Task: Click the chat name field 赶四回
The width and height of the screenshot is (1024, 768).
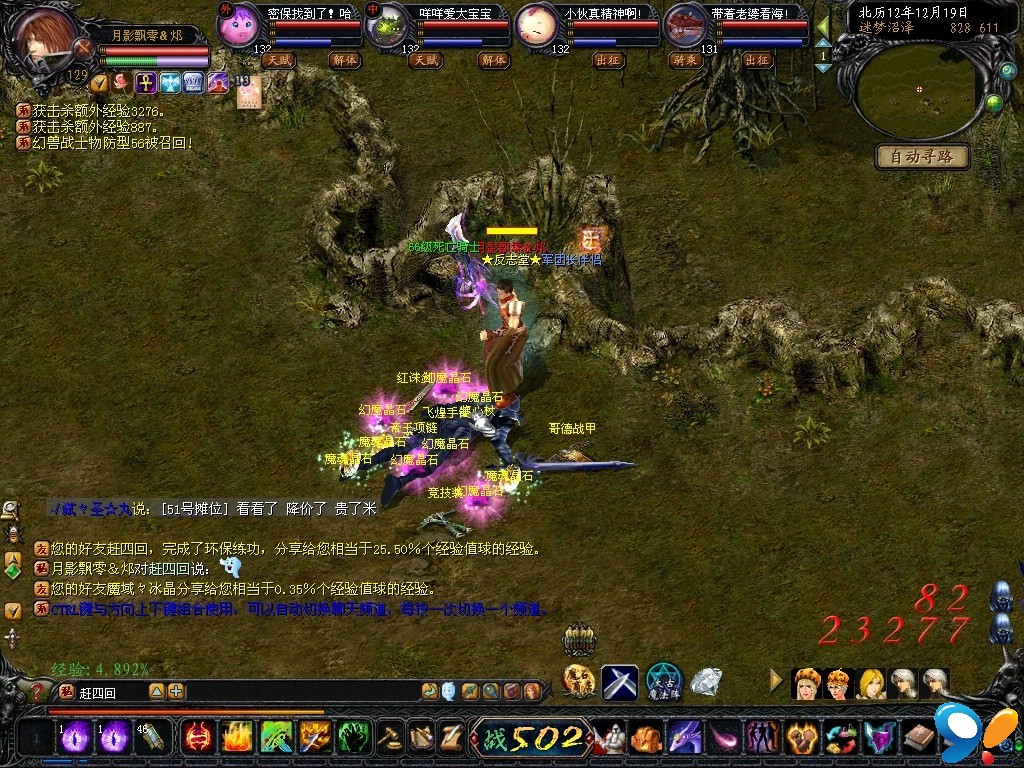Action: point(110,692)
